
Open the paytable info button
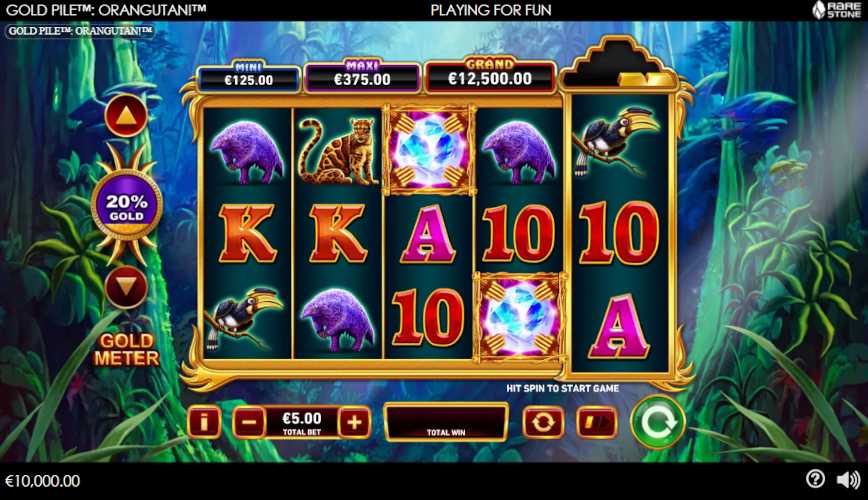pos(204,422)
